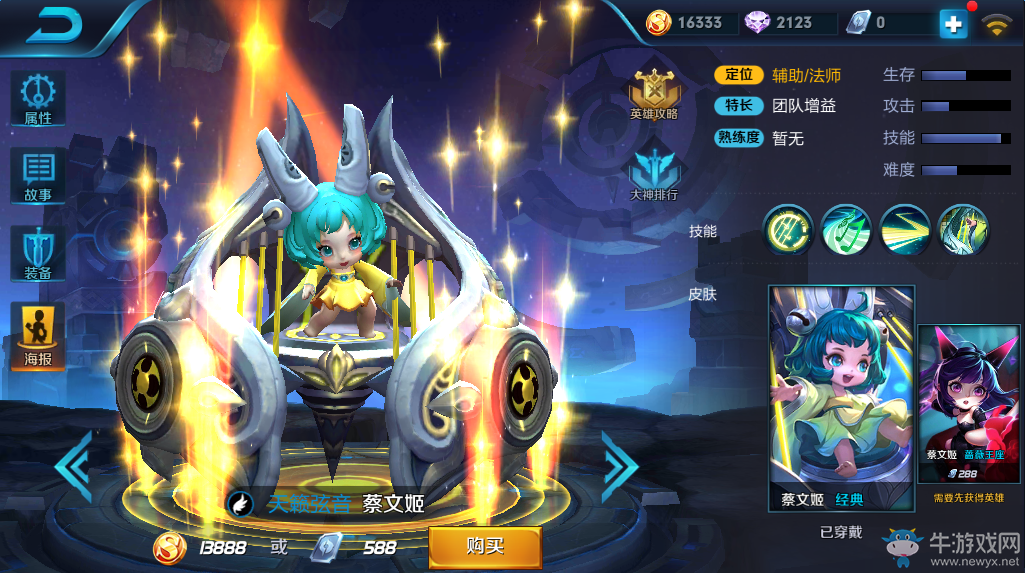View the third skill with yellow streak
Viewport: 1025px width, 573px height.
[x=904, y=230]
